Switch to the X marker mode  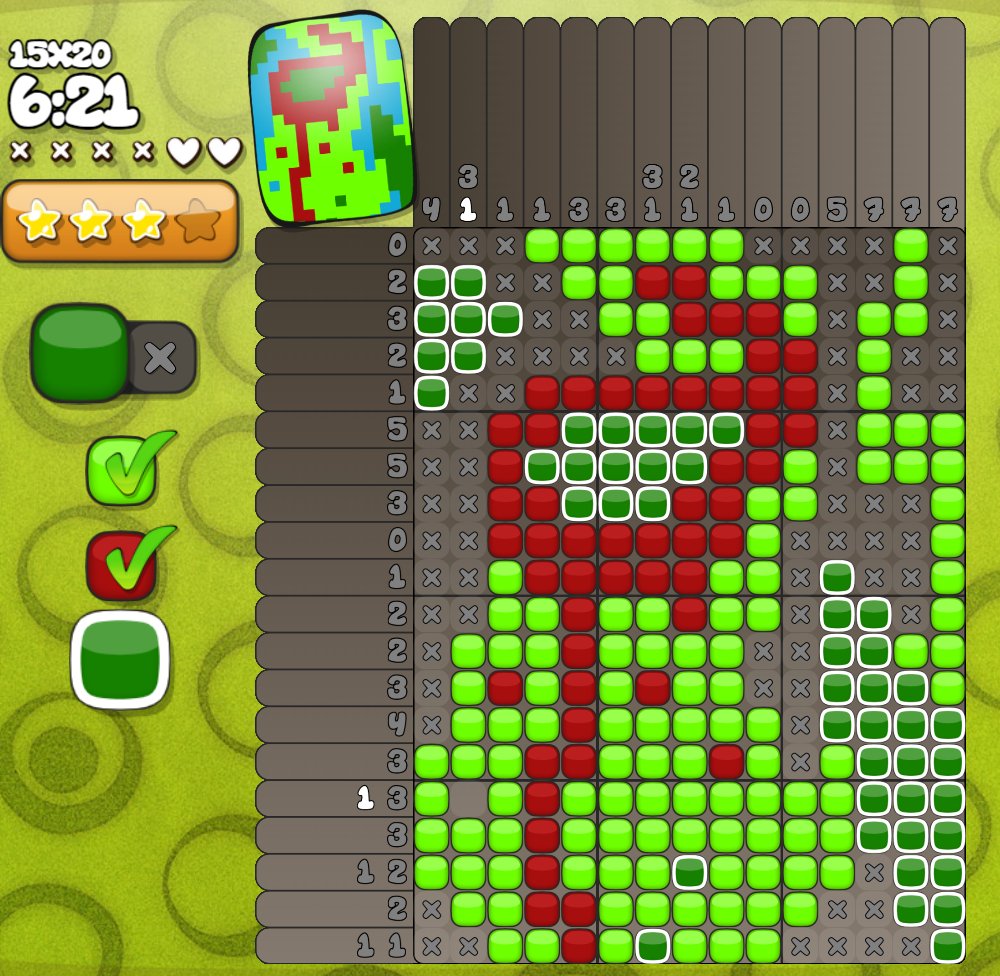click(x=162, y=357)
